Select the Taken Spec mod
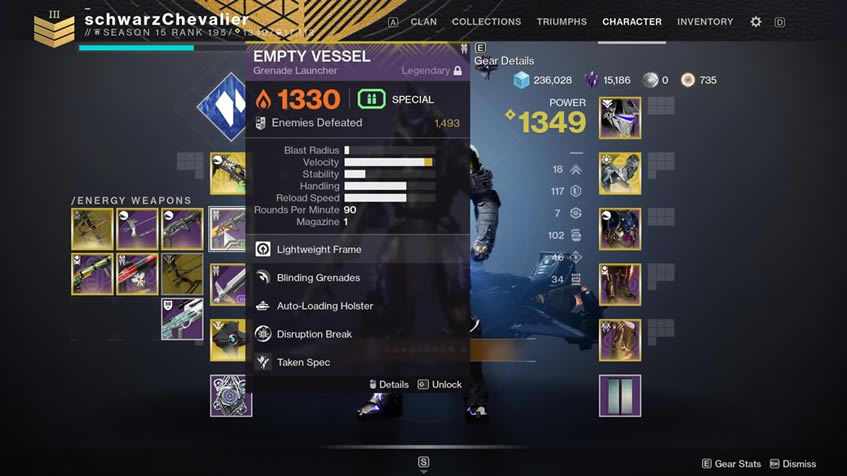Viewport: 847px width, 476px height. [303, 362]
